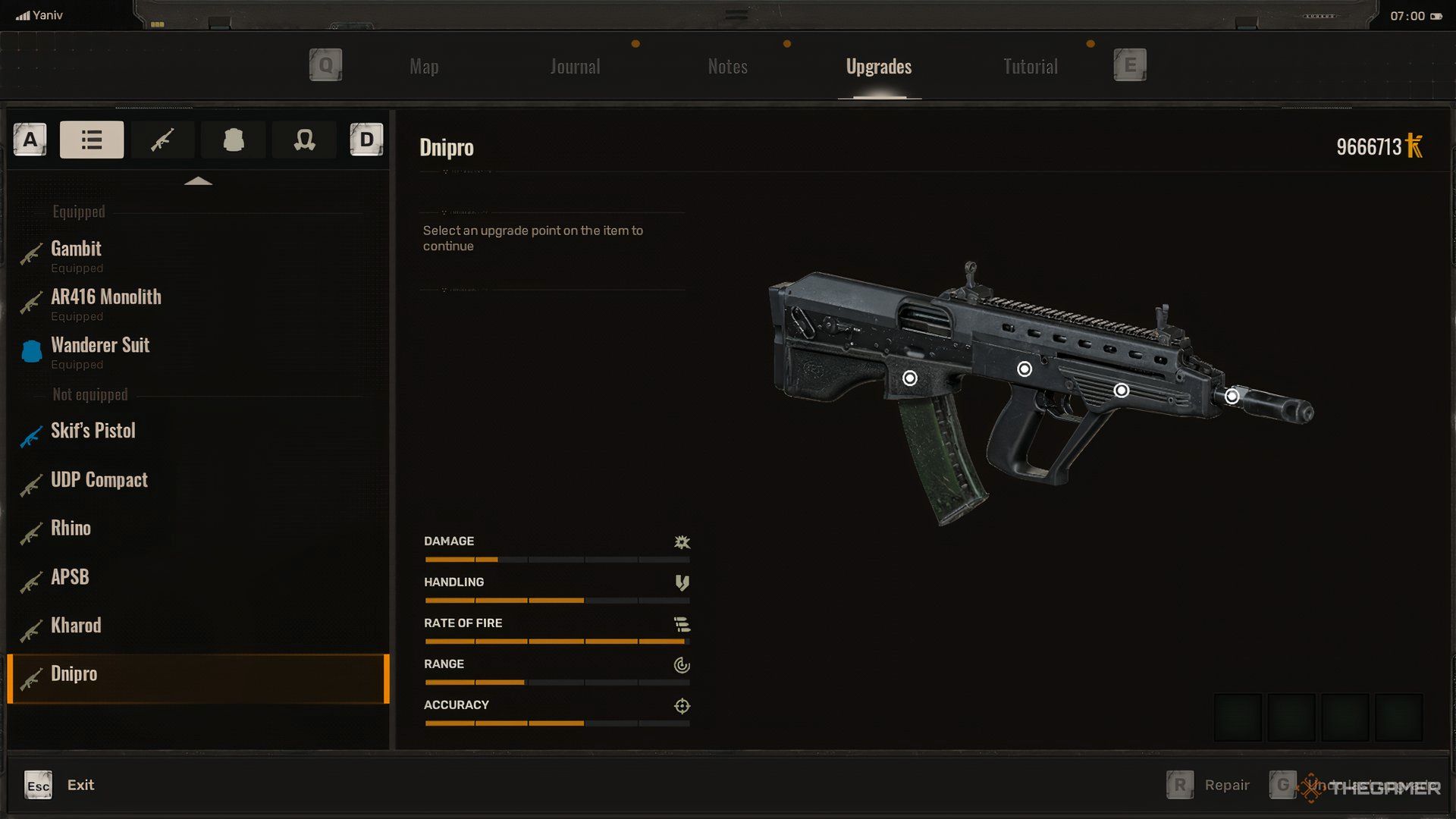Pick Skif's Pistol in the list
The image size is (1456, 819).
(x=93, y=431)
